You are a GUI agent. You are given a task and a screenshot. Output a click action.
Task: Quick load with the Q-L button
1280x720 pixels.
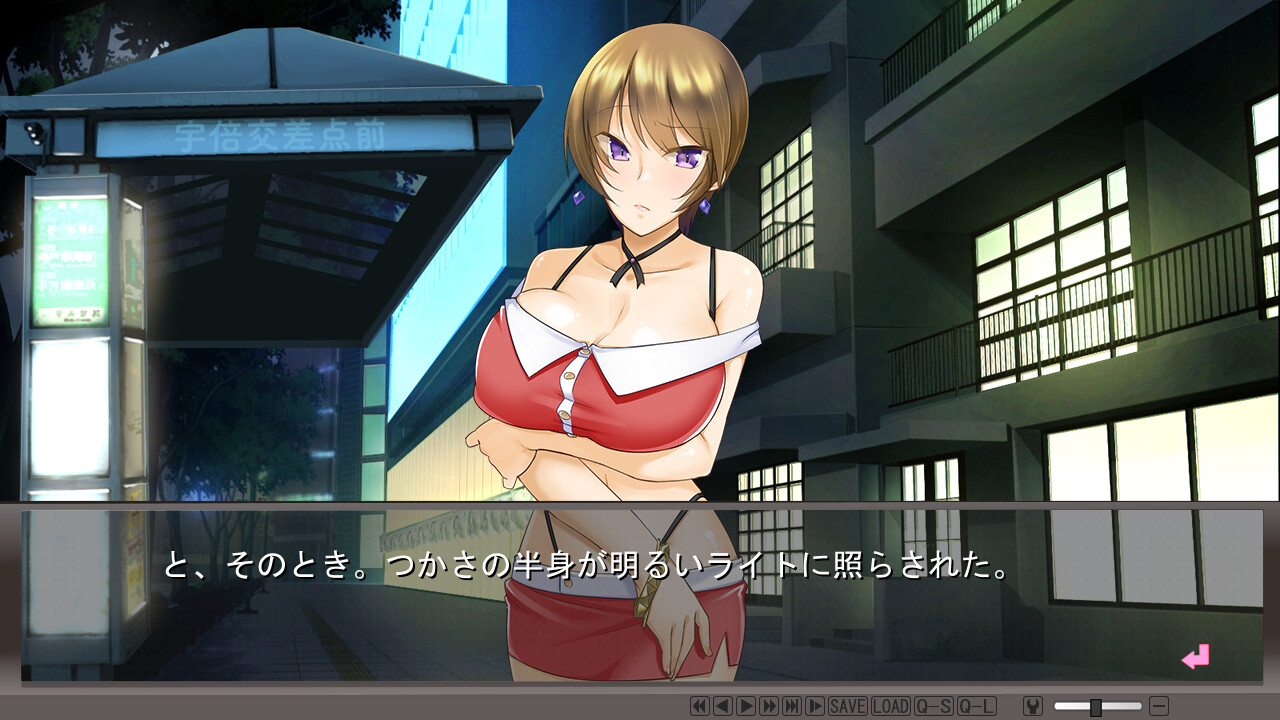(x=977, y=706)
